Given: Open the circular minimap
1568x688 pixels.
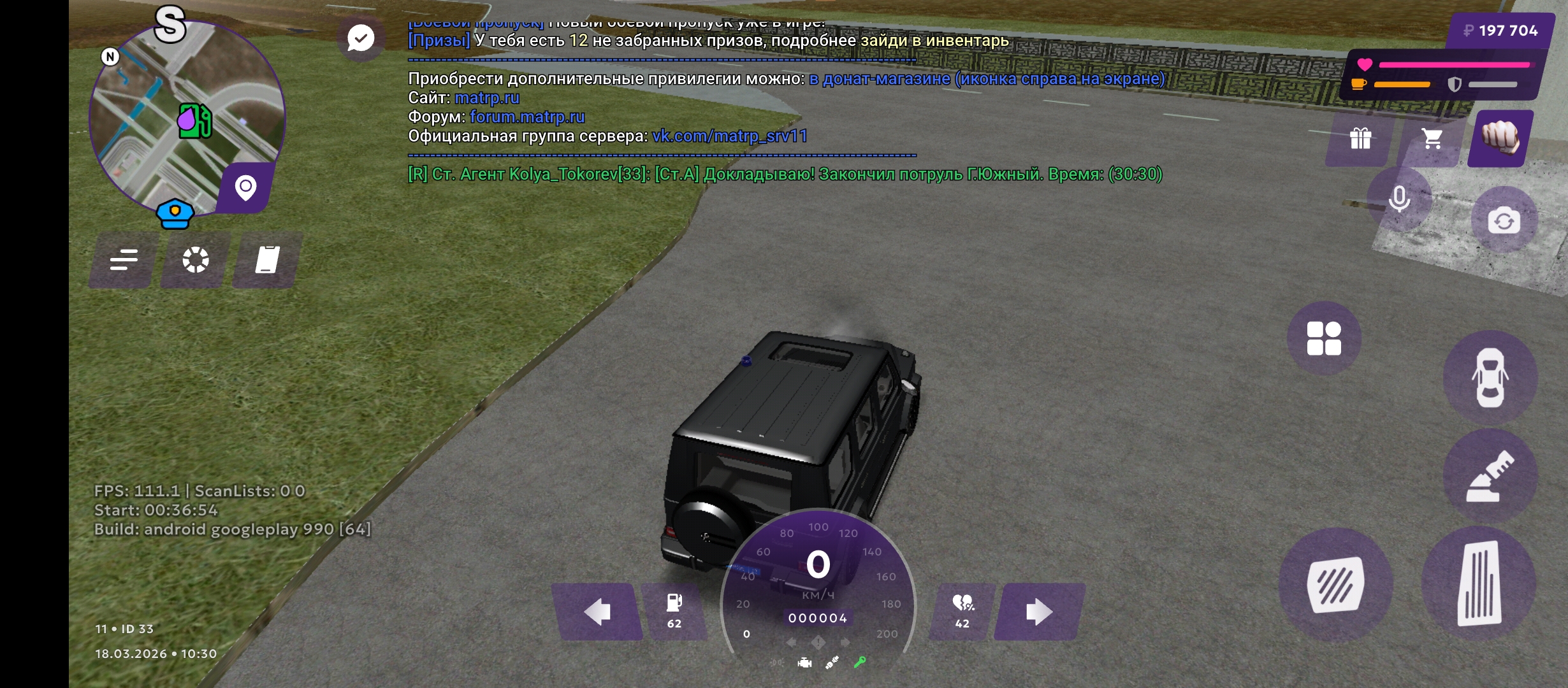Looking at the screenshot, I should pos(186,118).
